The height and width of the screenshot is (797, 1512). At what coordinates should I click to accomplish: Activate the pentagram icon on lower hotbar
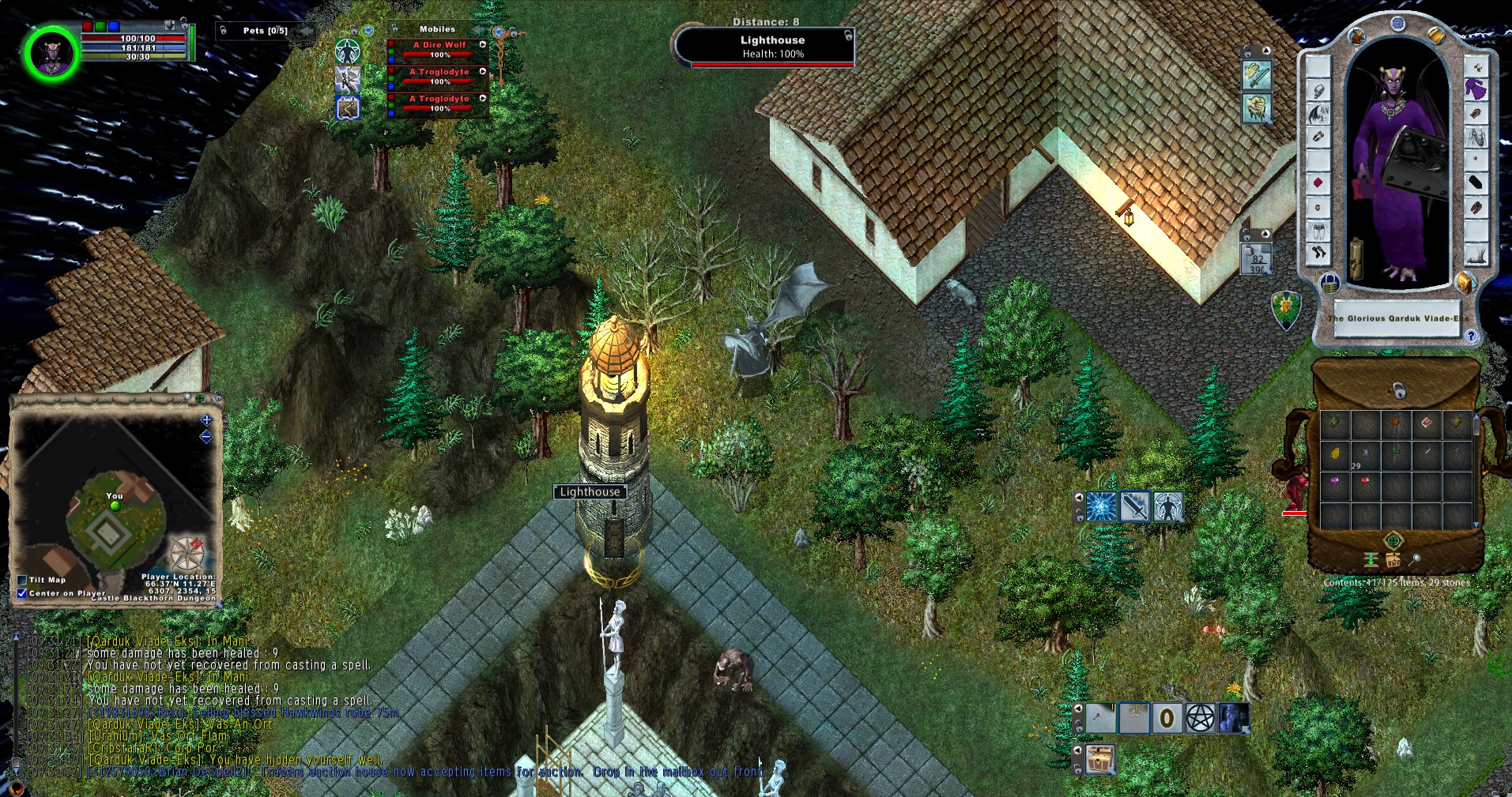click(x=1201, y=719)
